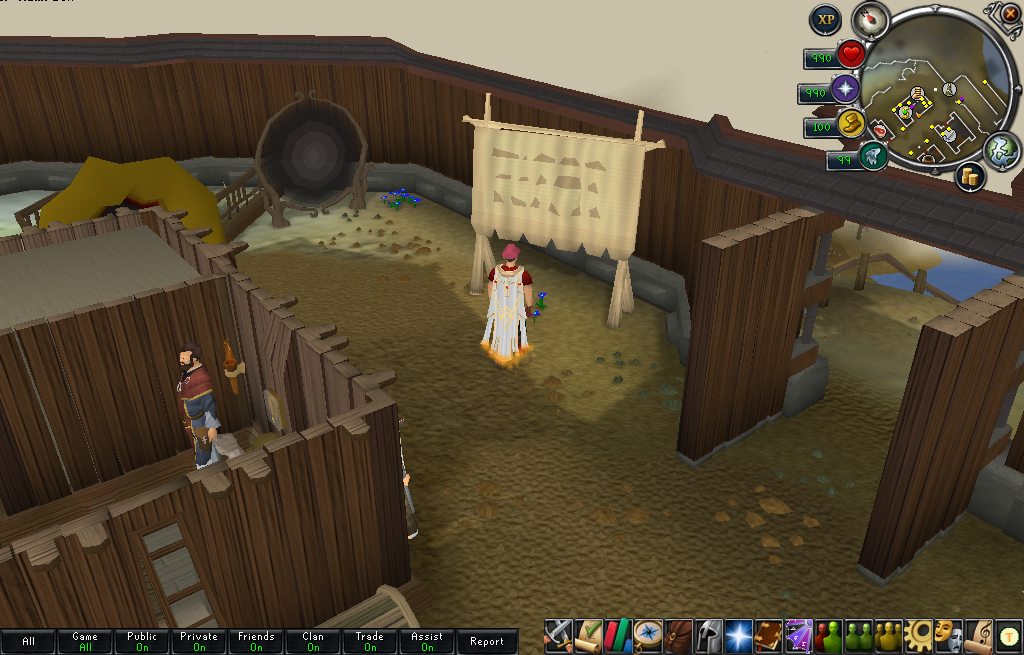Select the Private chat tab
This screenshot has height=655, width=1024.
(x=199, y=641)
